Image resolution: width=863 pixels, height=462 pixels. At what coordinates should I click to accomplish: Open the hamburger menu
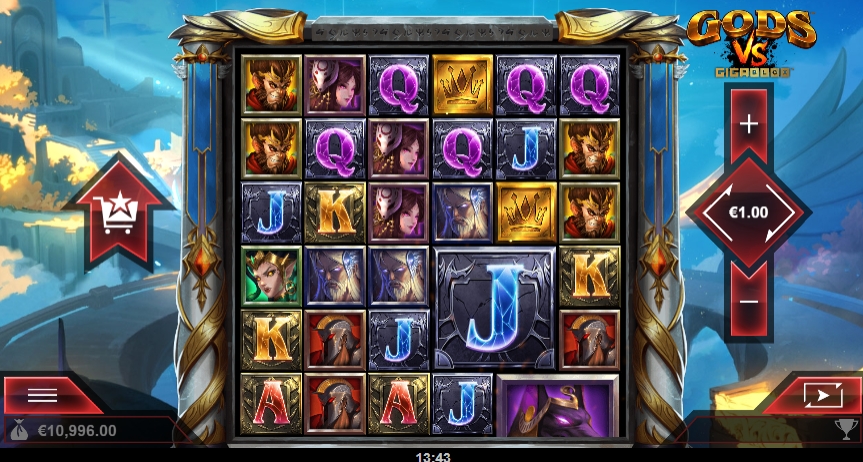click(x=43, y=395)
